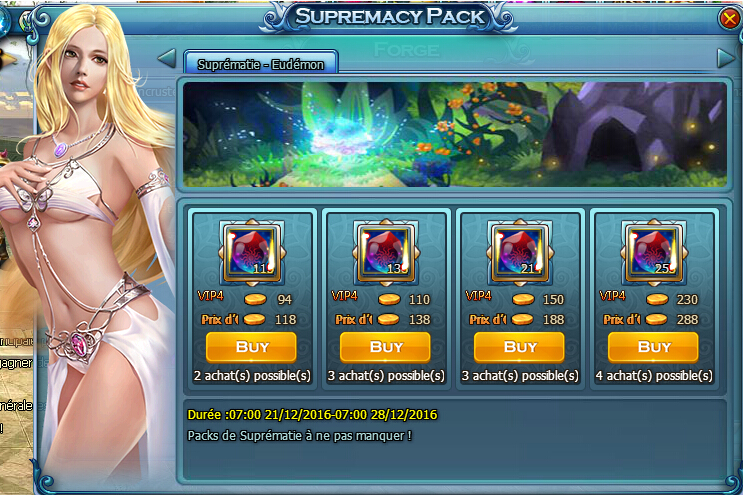Select the gem pack icon marked 11
Screen dimensions: 743x495
click(x=251, y=252)
